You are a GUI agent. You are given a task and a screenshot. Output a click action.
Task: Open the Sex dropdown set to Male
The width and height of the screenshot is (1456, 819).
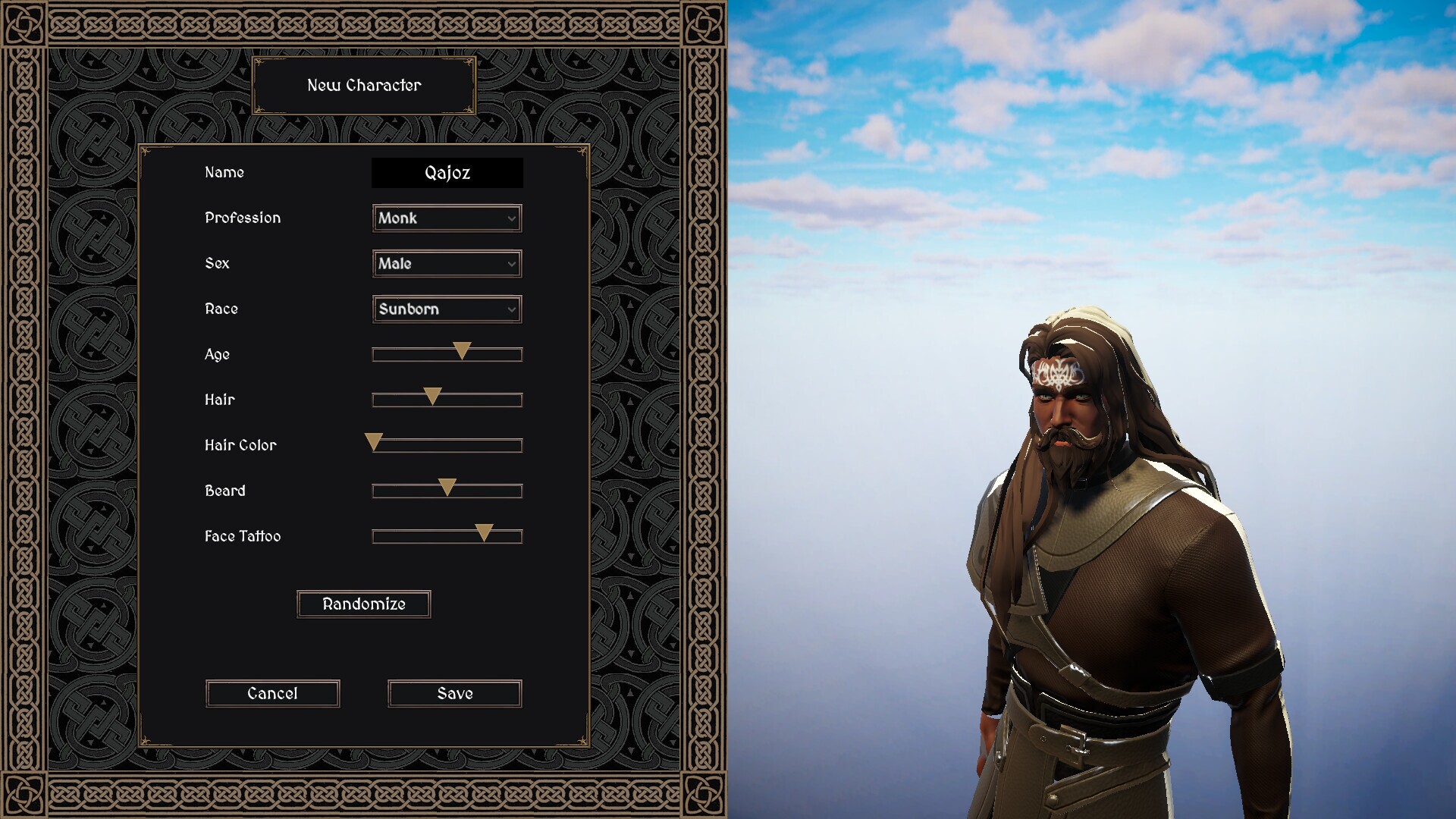[x=447, y=264]
